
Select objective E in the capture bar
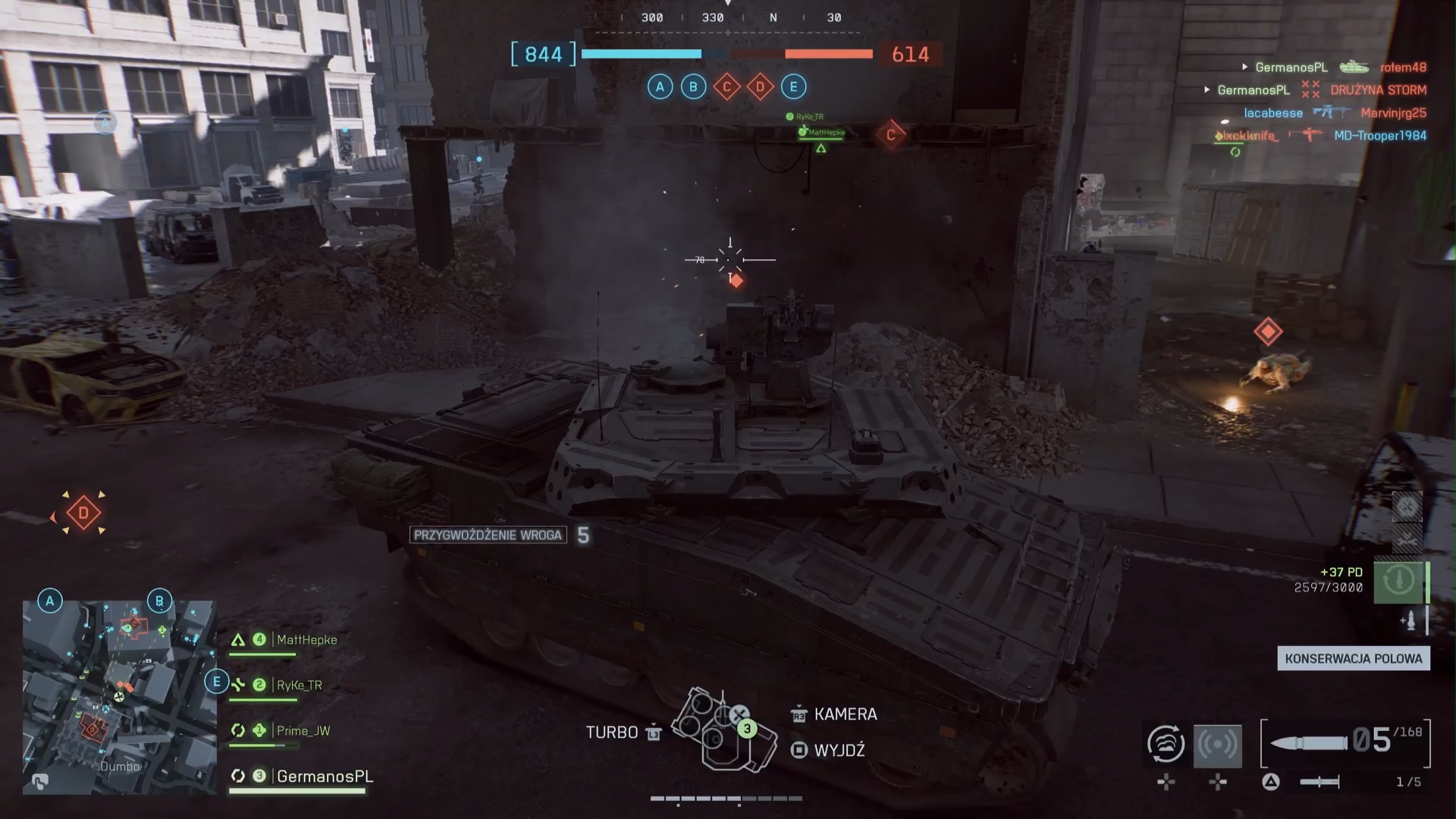point(793,87)
